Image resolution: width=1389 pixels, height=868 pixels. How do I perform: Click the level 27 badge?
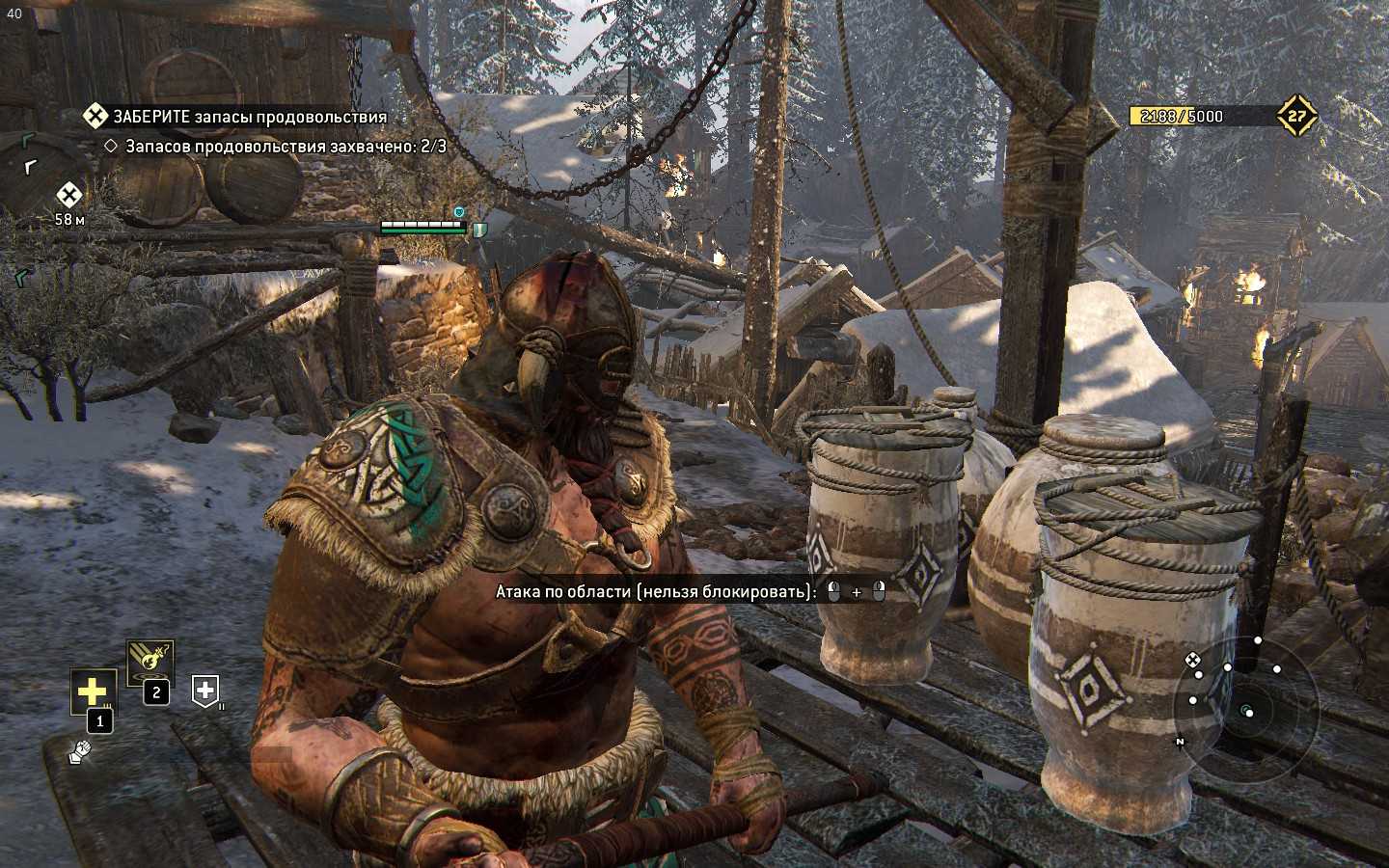tap(1297, 117)
